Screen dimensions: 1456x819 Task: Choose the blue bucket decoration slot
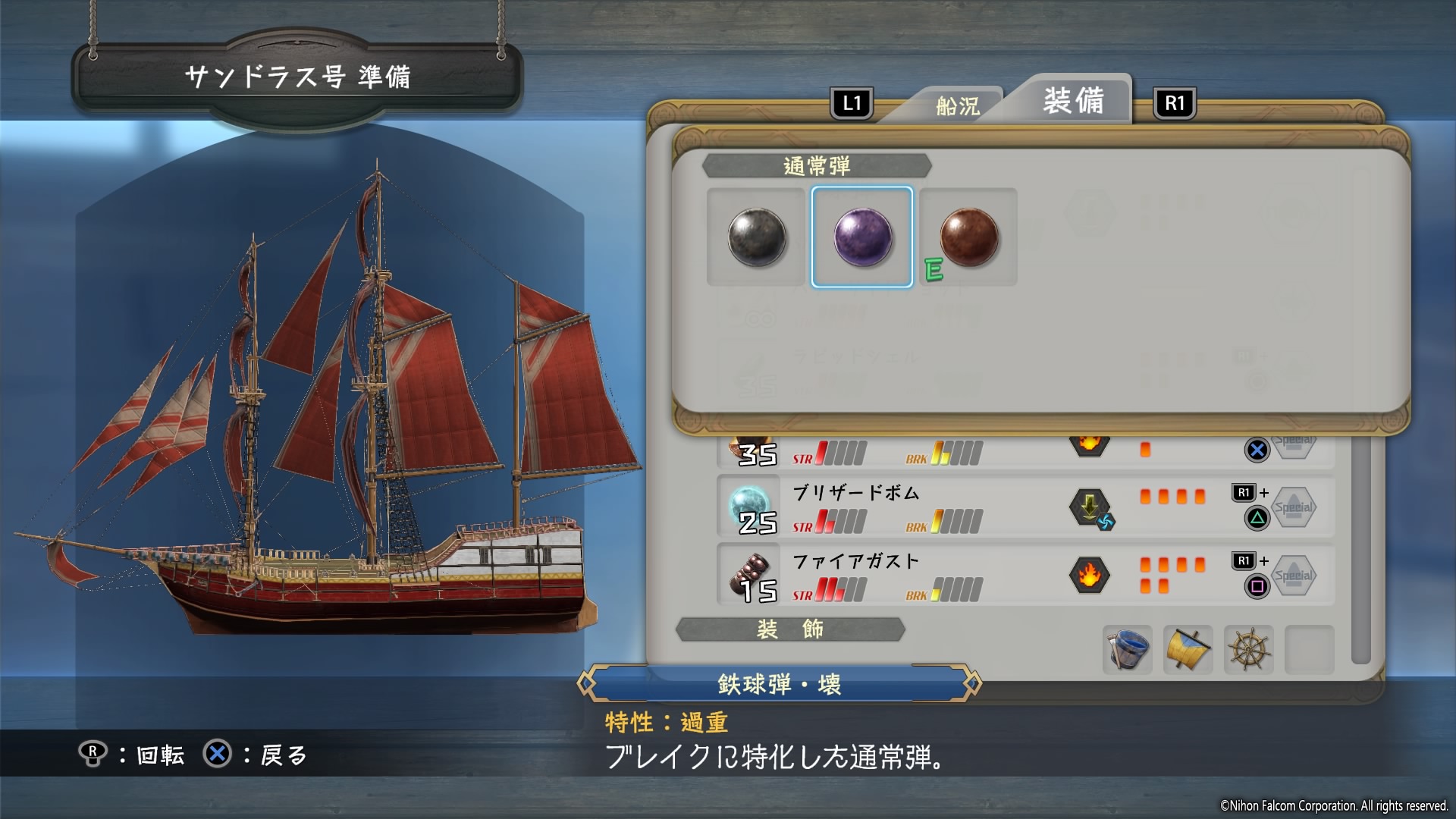pos(1127,650)
